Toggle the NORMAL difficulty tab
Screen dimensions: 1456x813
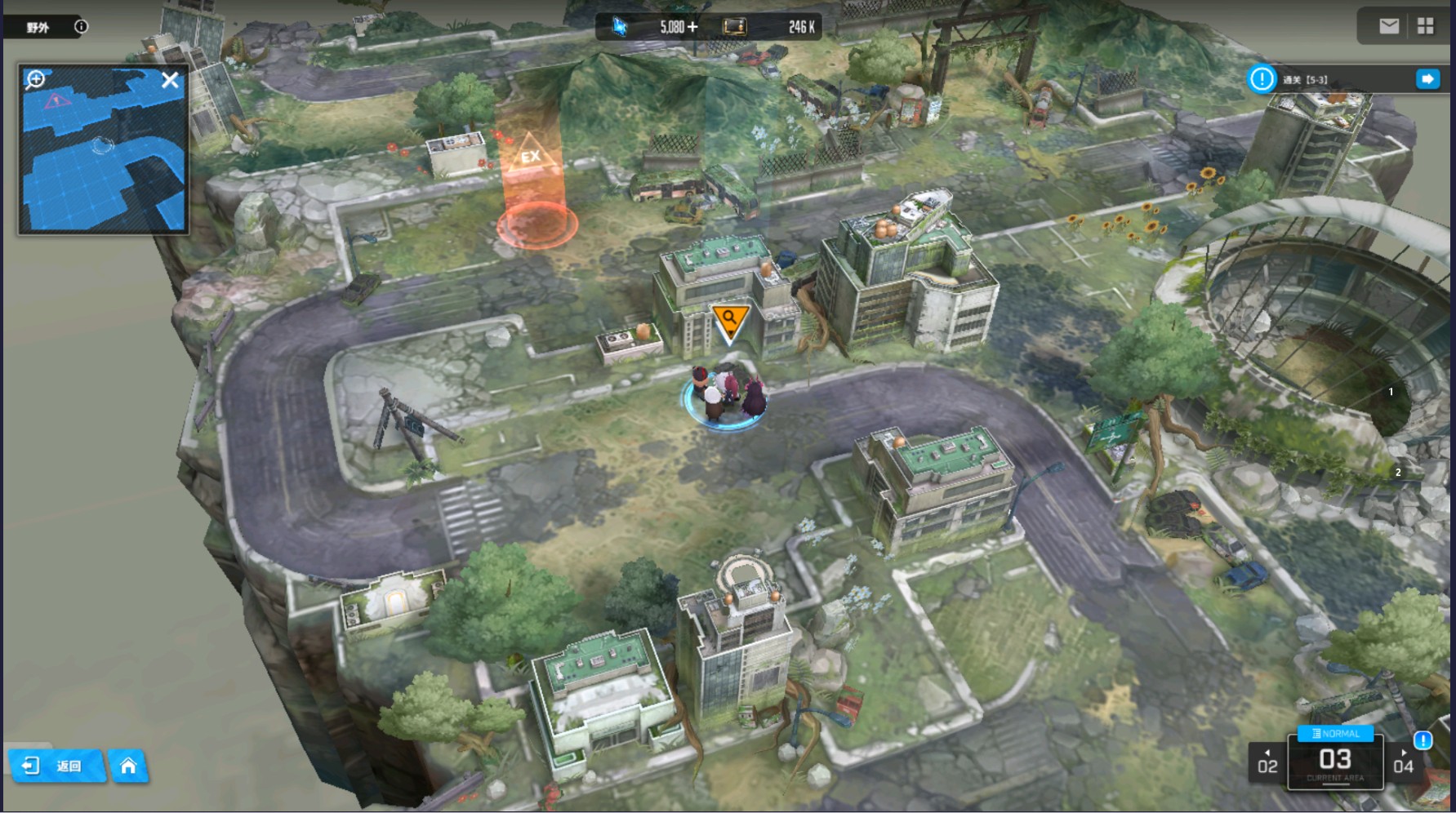click(1335, 733)
